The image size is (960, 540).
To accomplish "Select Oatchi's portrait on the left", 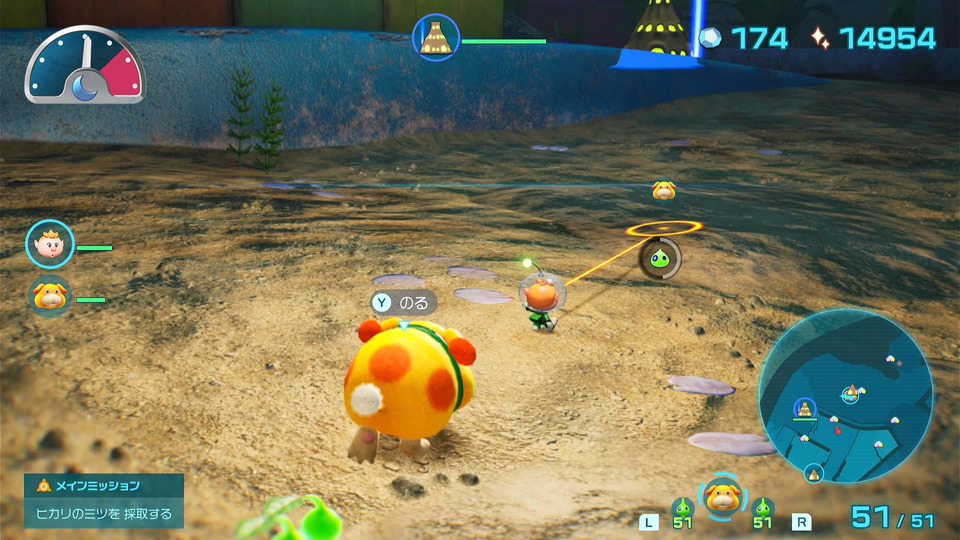I will pos(48,297).
